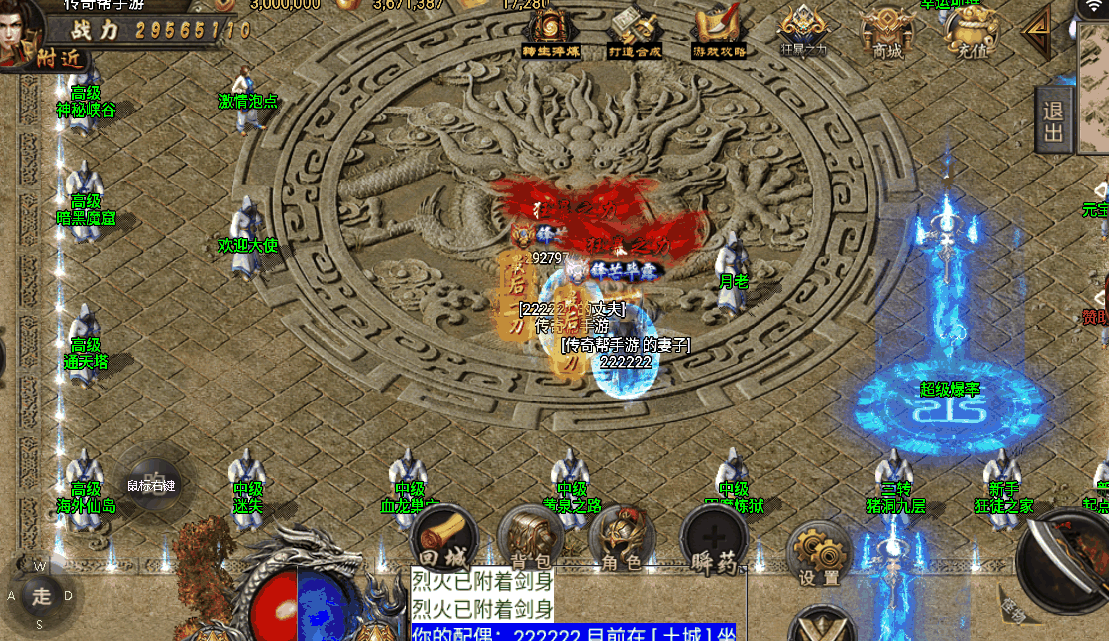1109x641 pixels.
Task: Collapse the top menu with the triangle arrow
Action: point(1036,32)
